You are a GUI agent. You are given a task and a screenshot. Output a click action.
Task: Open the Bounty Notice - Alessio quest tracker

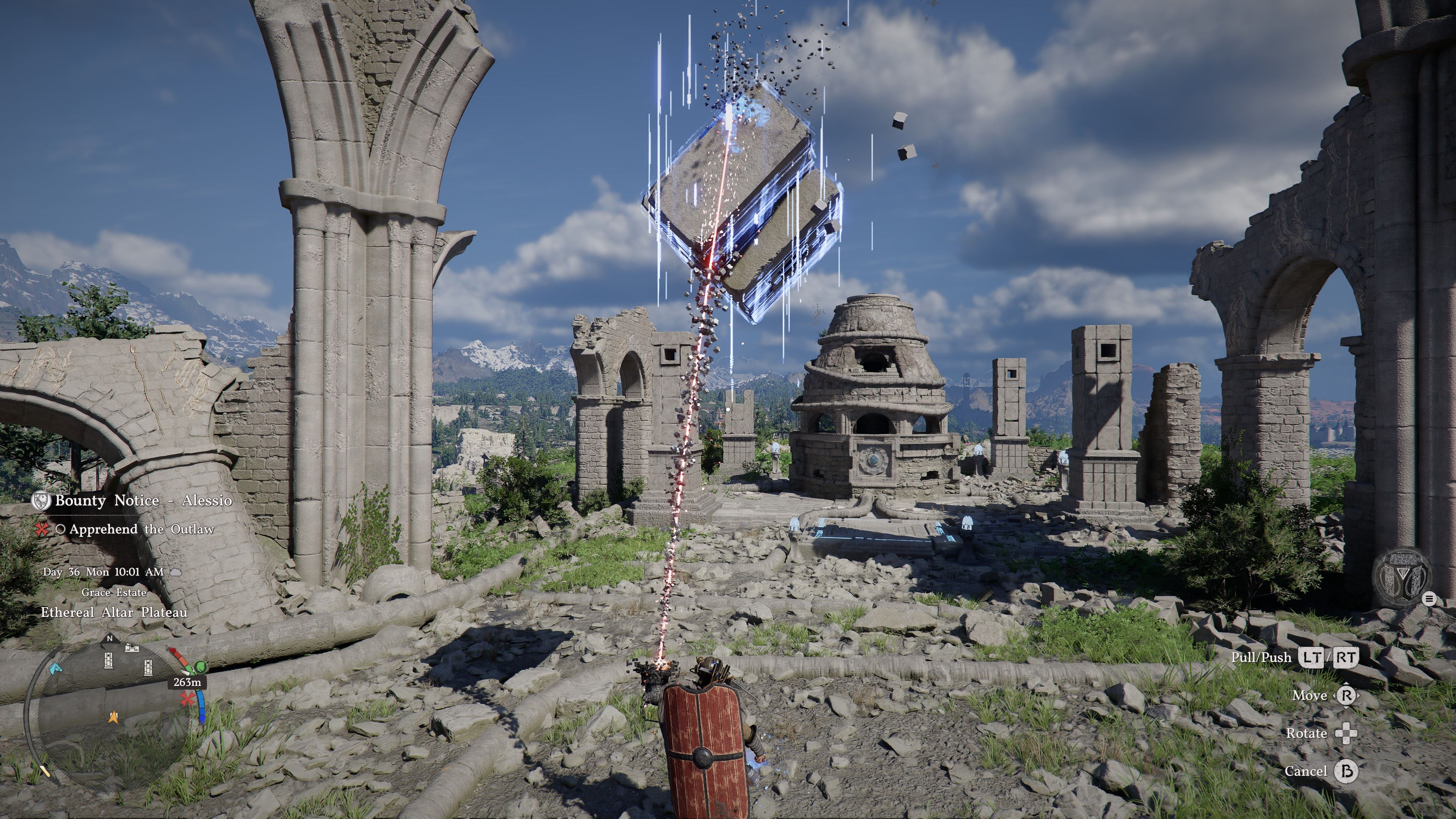[x=143, y=501]
